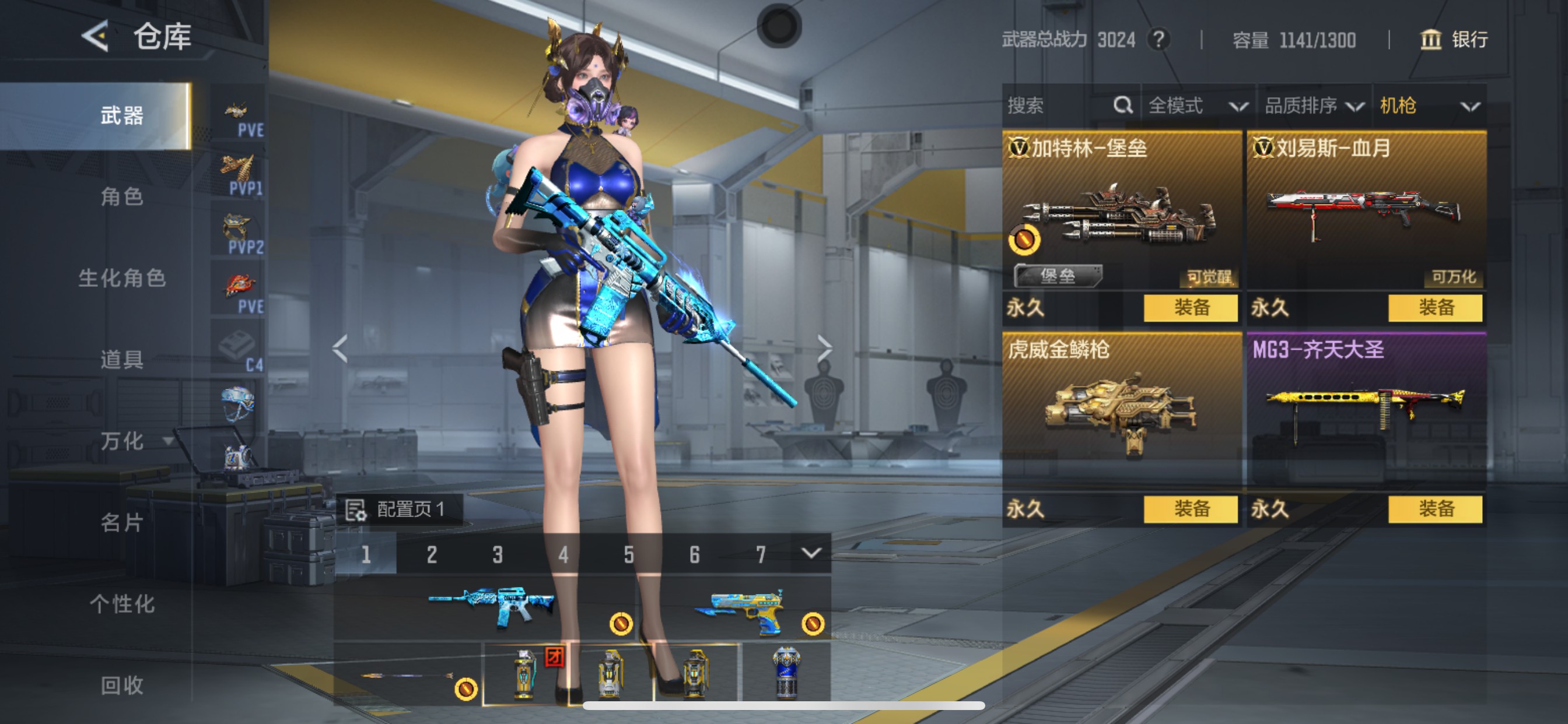Focus the 搜索 search field
The width and height of the screenshot is (1568, 724).
click(x=1059, y=106)
